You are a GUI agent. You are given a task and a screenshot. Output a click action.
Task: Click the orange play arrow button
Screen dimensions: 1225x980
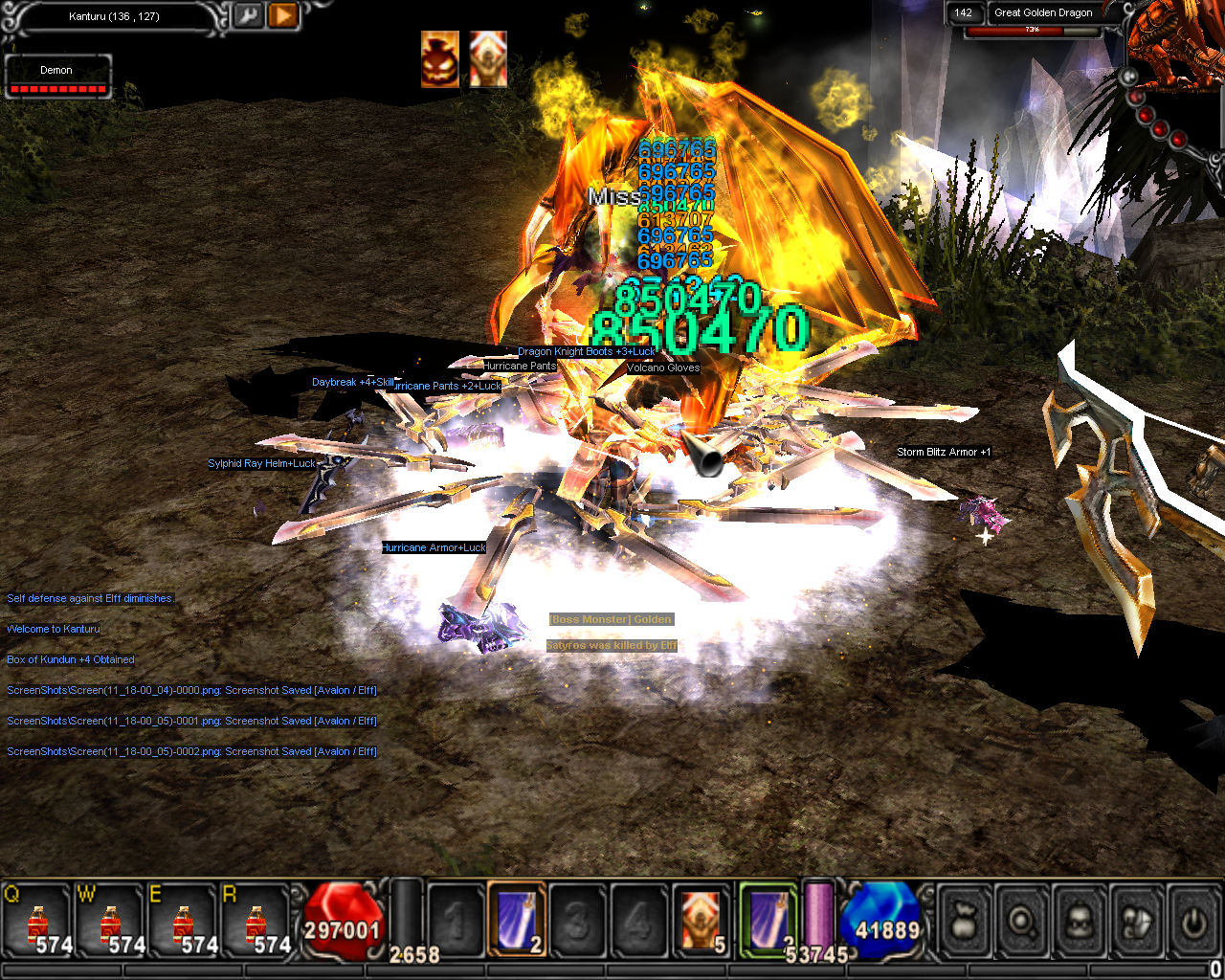pos(282,16)
